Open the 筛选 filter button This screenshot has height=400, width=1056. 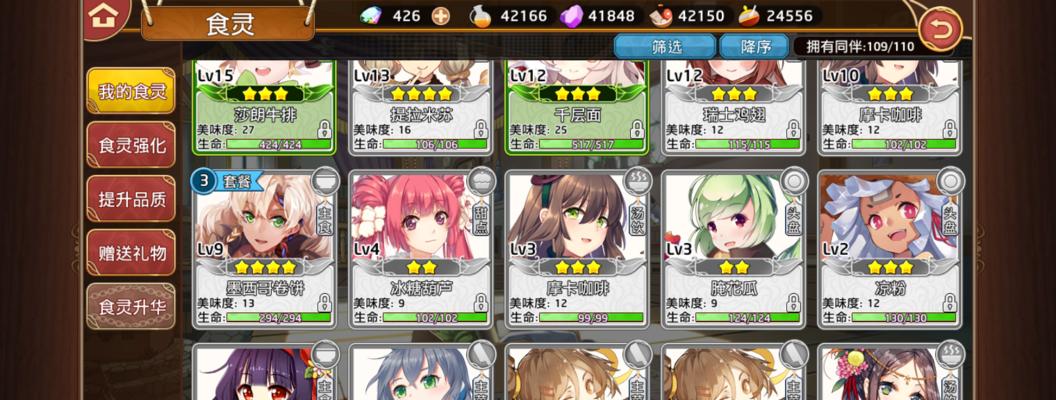click(666, 46)
